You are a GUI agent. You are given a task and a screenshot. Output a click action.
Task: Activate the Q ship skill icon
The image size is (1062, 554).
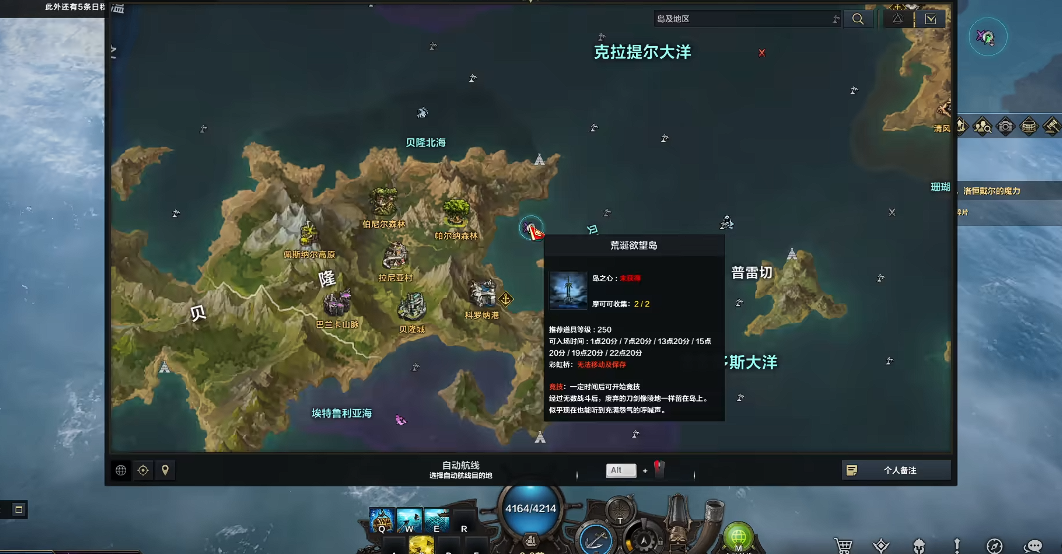(382, 520)
